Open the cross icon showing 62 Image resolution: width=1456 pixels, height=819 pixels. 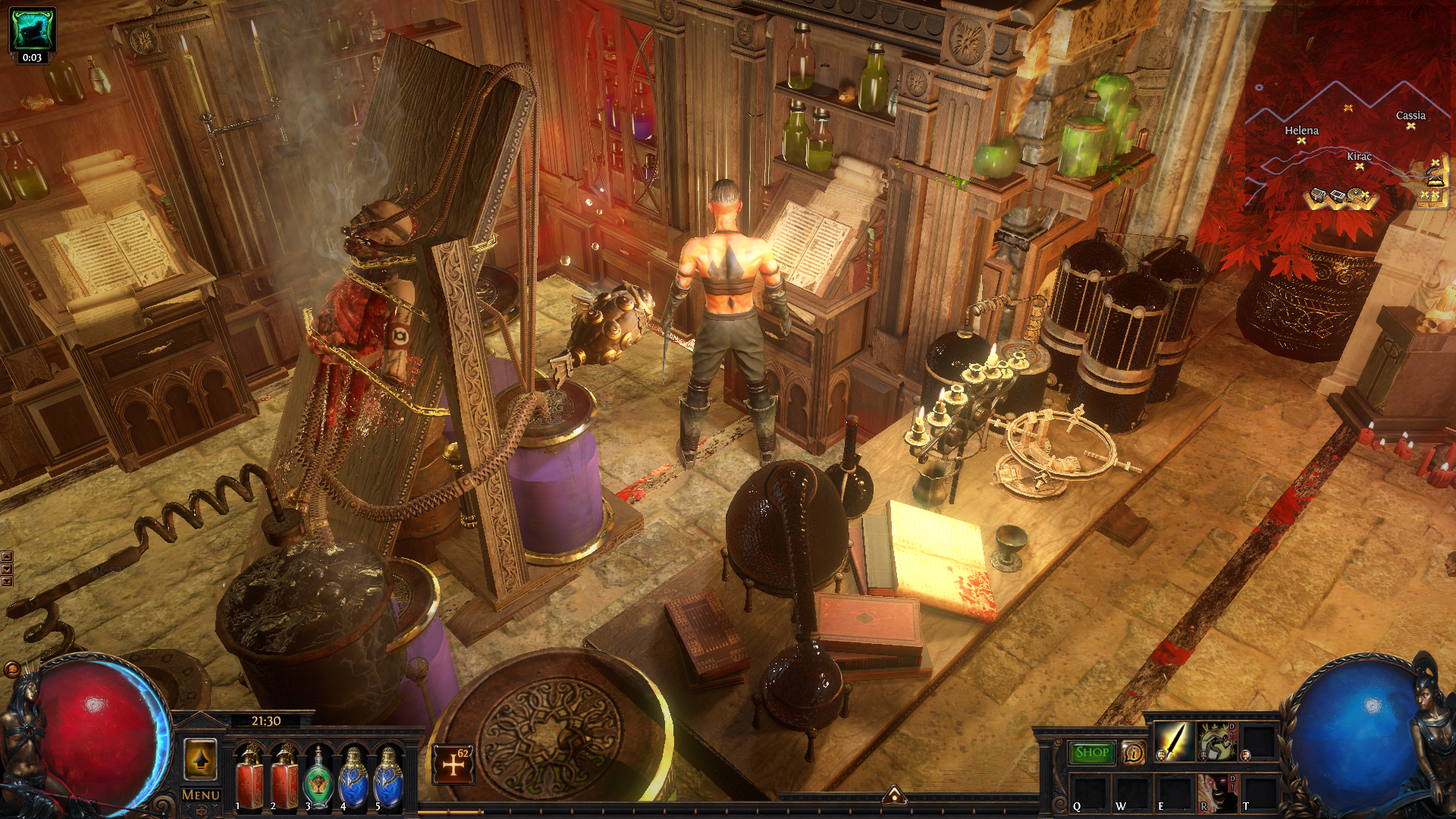coord(453,764)
